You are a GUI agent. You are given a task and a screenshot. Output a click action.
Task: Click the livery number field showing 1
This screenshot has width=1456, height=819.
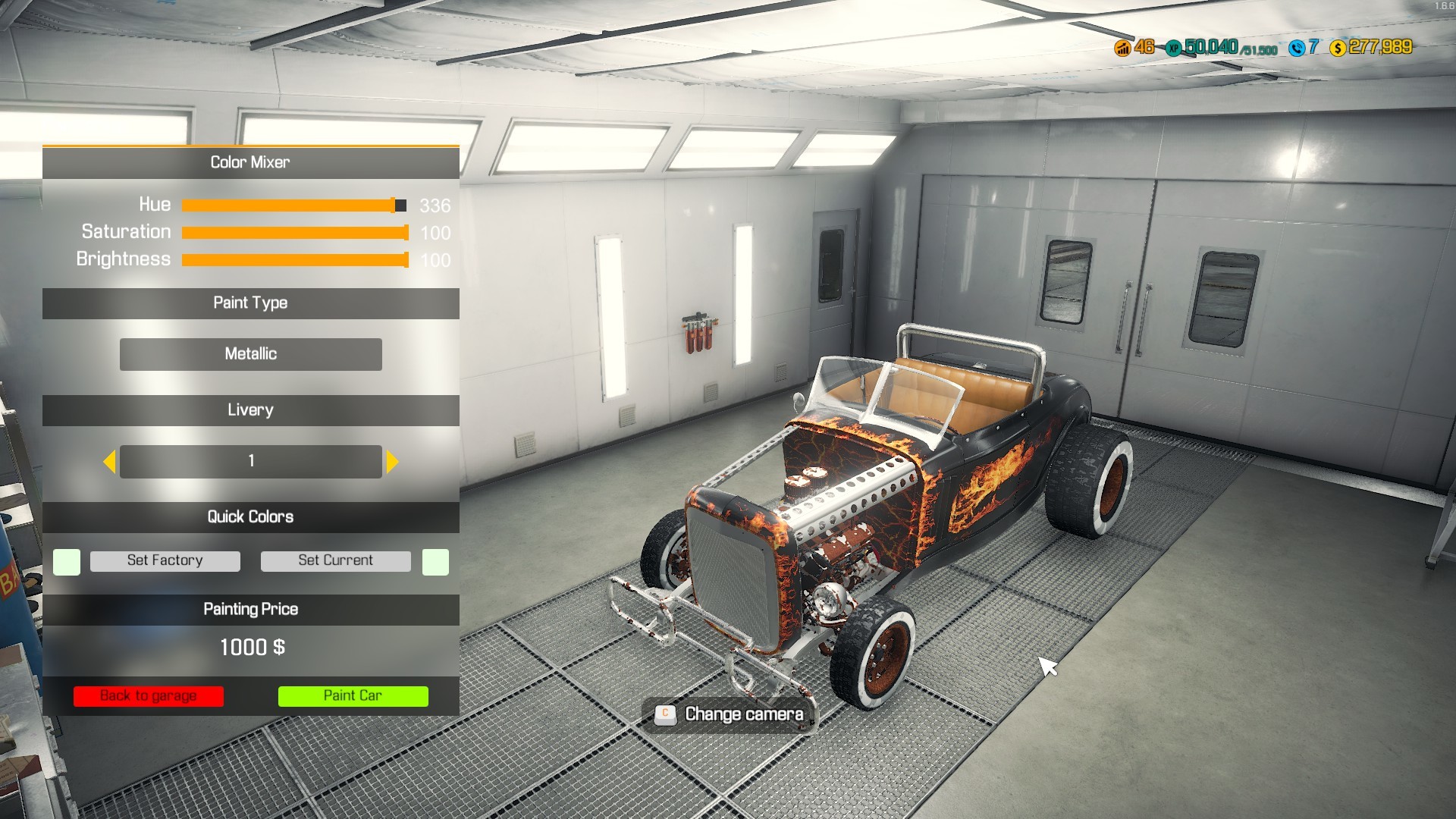[250, 460]
